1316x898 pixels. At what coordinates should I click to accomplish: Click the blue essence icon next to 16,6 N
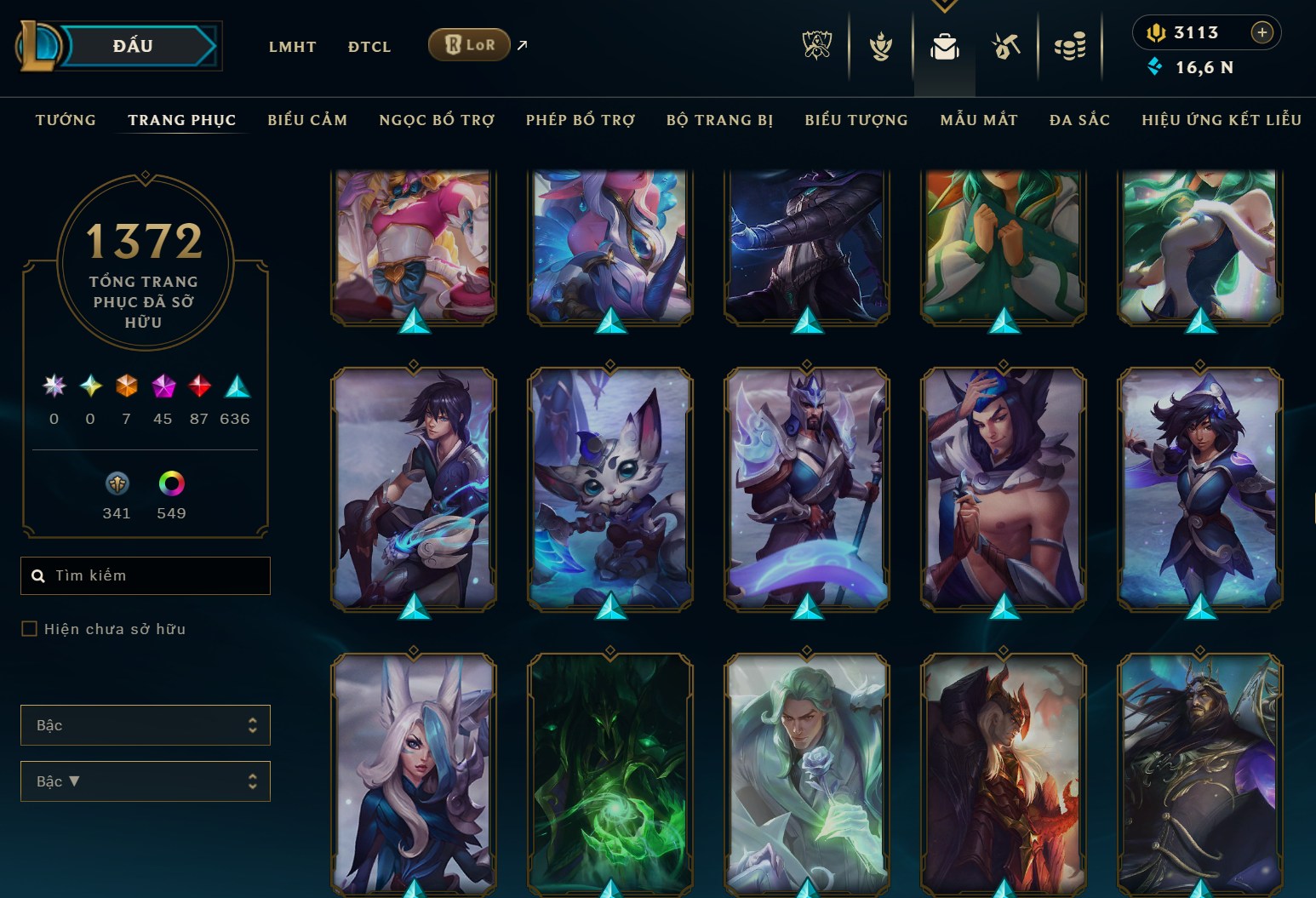tap(1156, 67)
